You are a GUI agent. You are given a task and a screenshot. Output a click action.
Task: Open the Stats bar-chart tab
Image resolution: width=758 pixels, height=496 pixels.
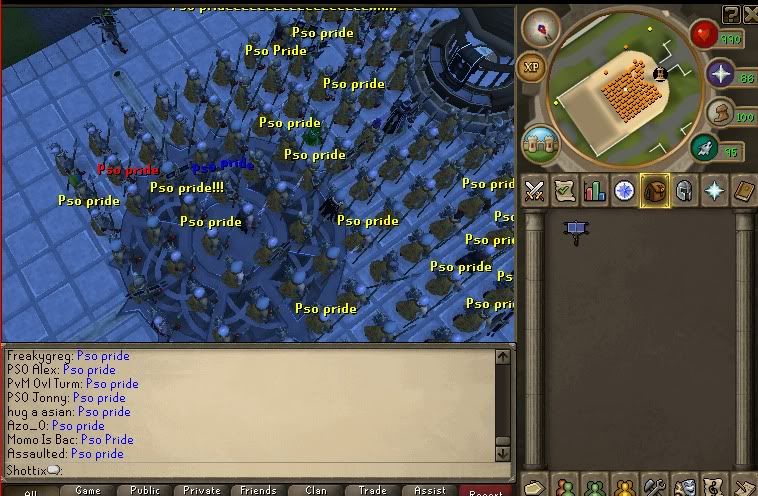point(595,190)
